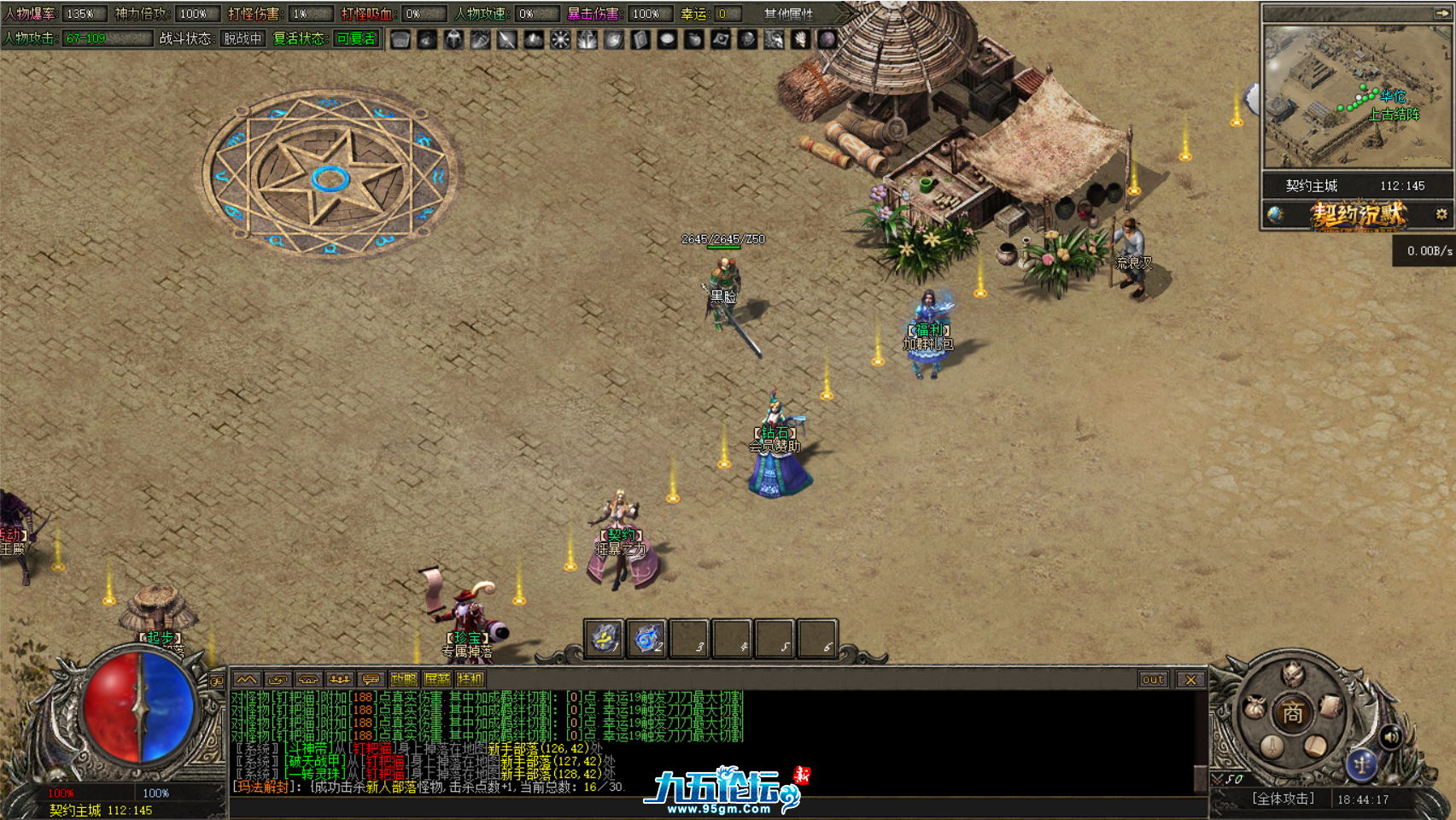1456x820 pixels.
Task: Click the scroll icon in the bottom-right wheel
Action: click(1330, 706)
